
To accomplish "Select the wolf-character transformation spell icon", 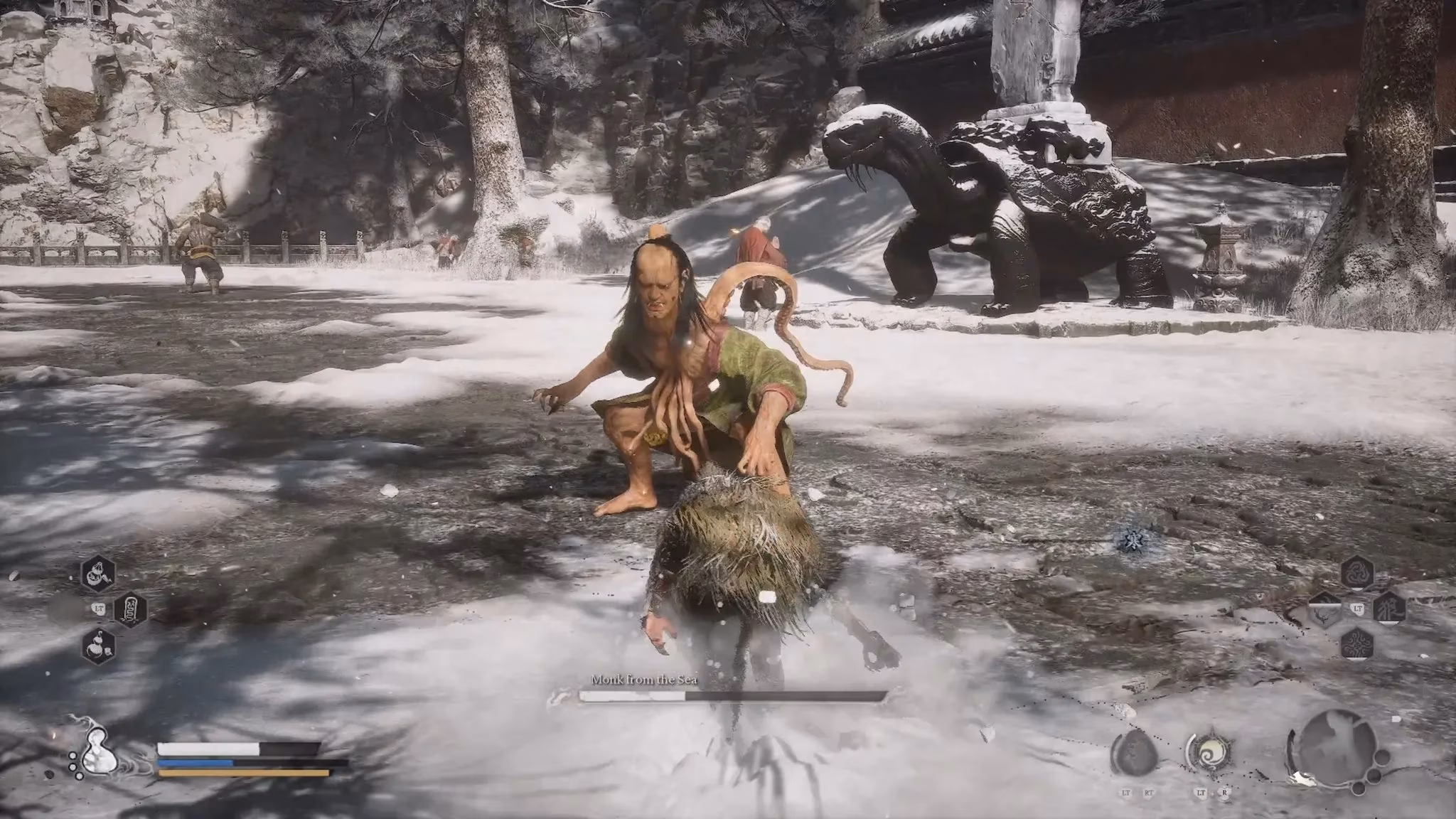I will 1390,609.
